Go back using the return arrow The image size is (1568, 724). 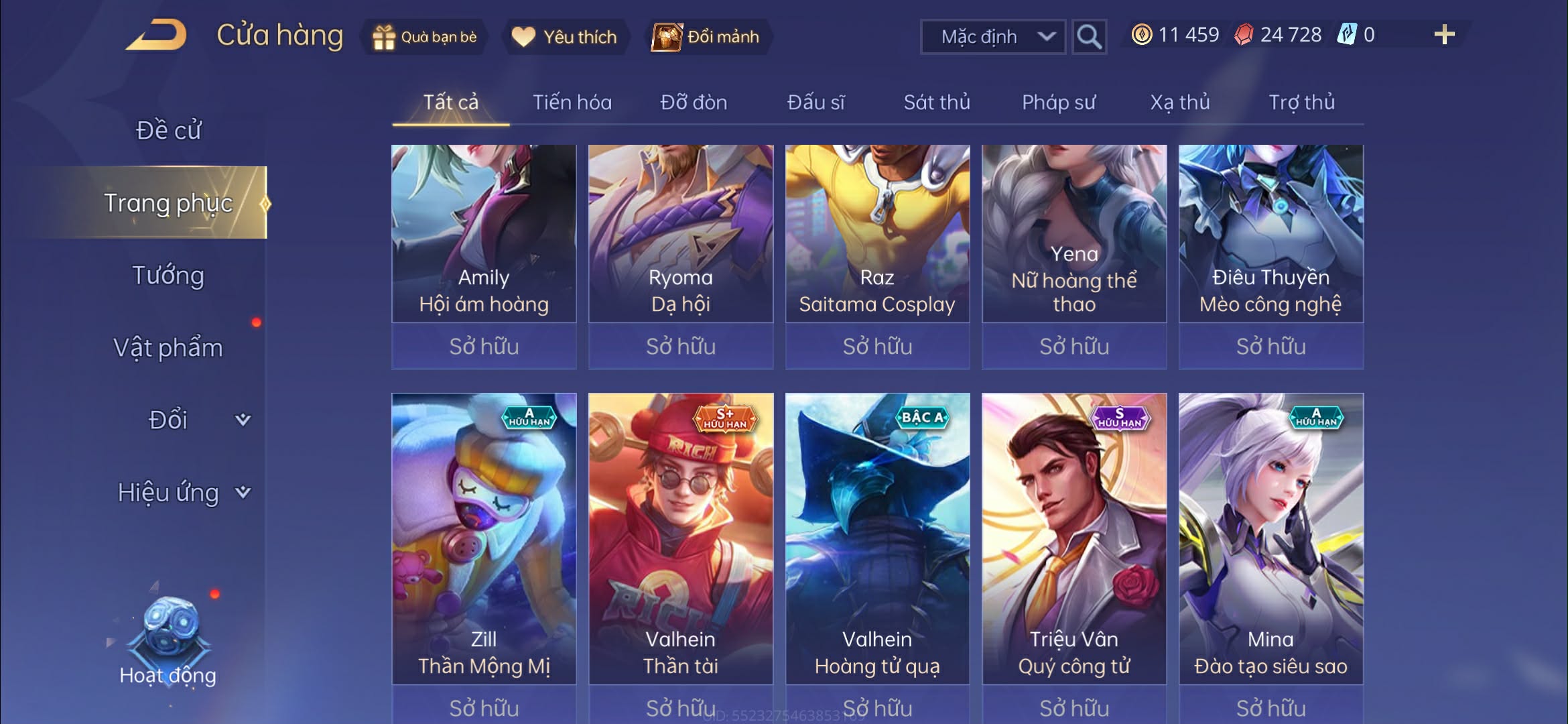pyautogui.click(x=156, y=35)
